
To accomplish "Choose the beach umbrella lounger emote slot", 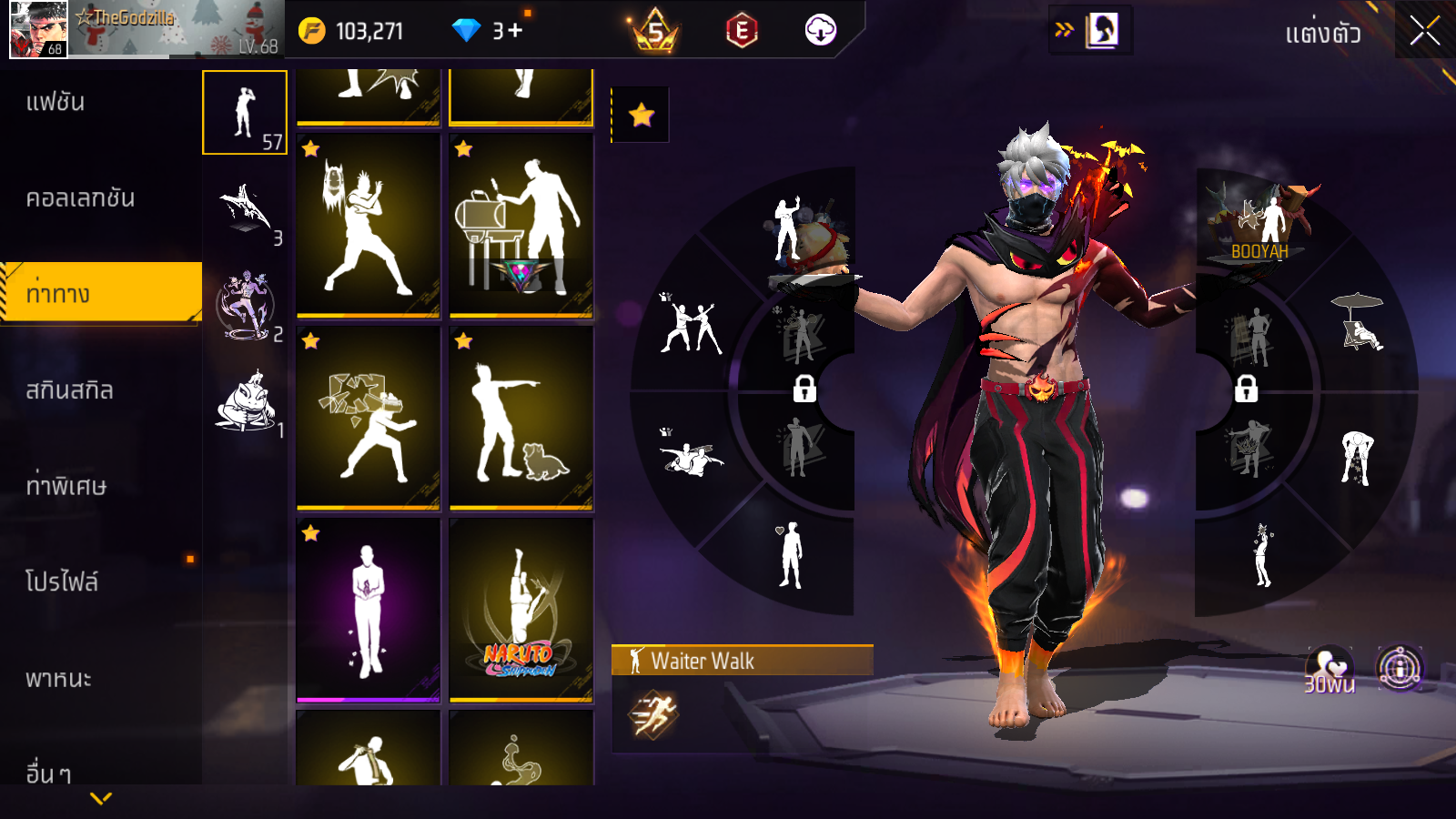I will (x=1360, y=323).
